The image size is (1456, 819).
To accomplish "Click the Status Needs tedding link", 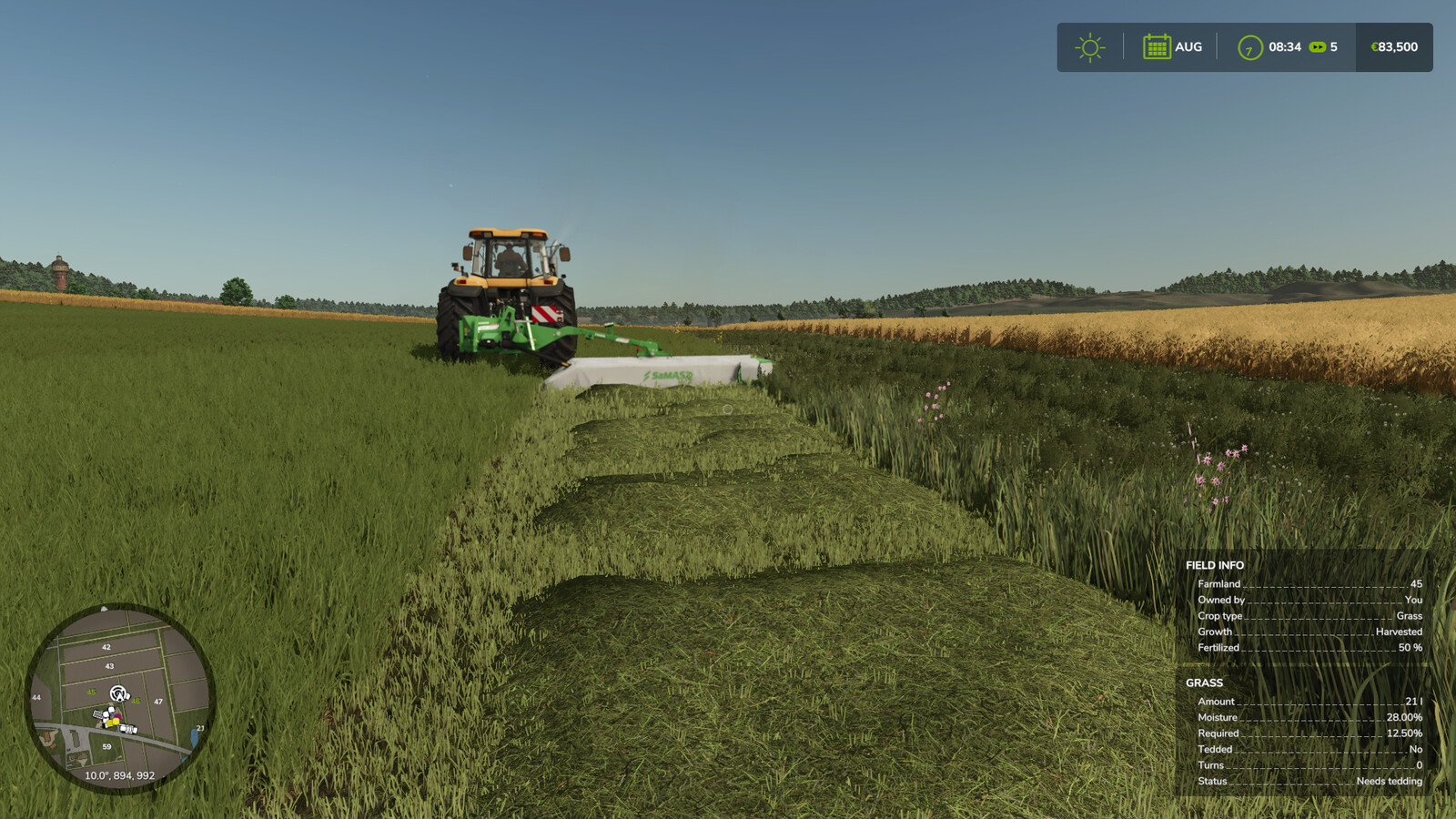I will 1310,781.
